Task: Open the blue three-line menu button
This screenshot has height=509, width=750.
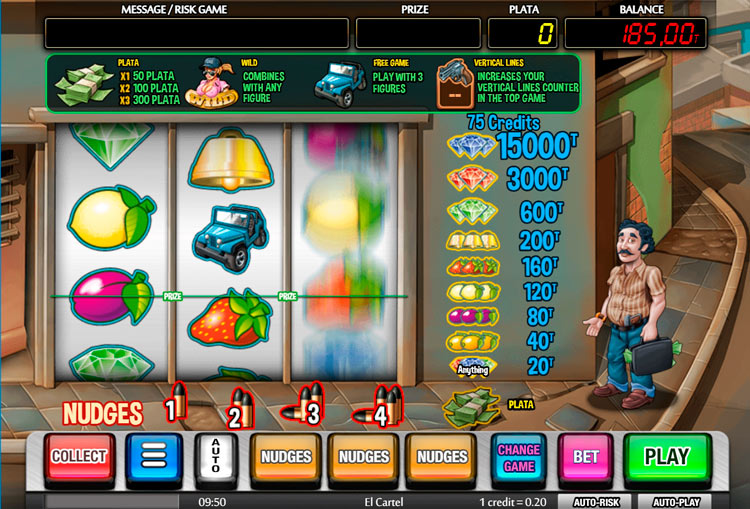Action: [153, 458]
